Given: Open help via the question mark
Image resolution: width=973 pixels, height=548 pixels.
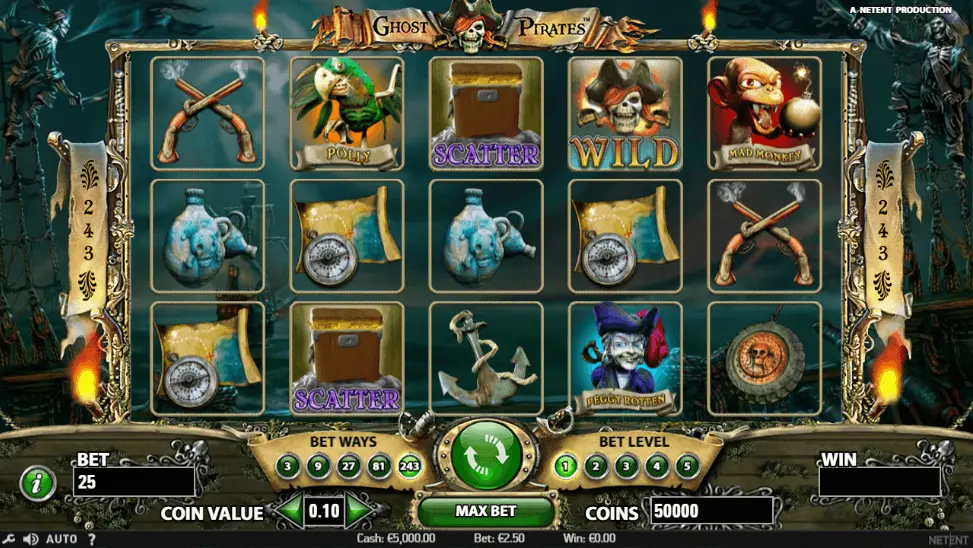Looking at the screenshot, I should coord(91,540).
